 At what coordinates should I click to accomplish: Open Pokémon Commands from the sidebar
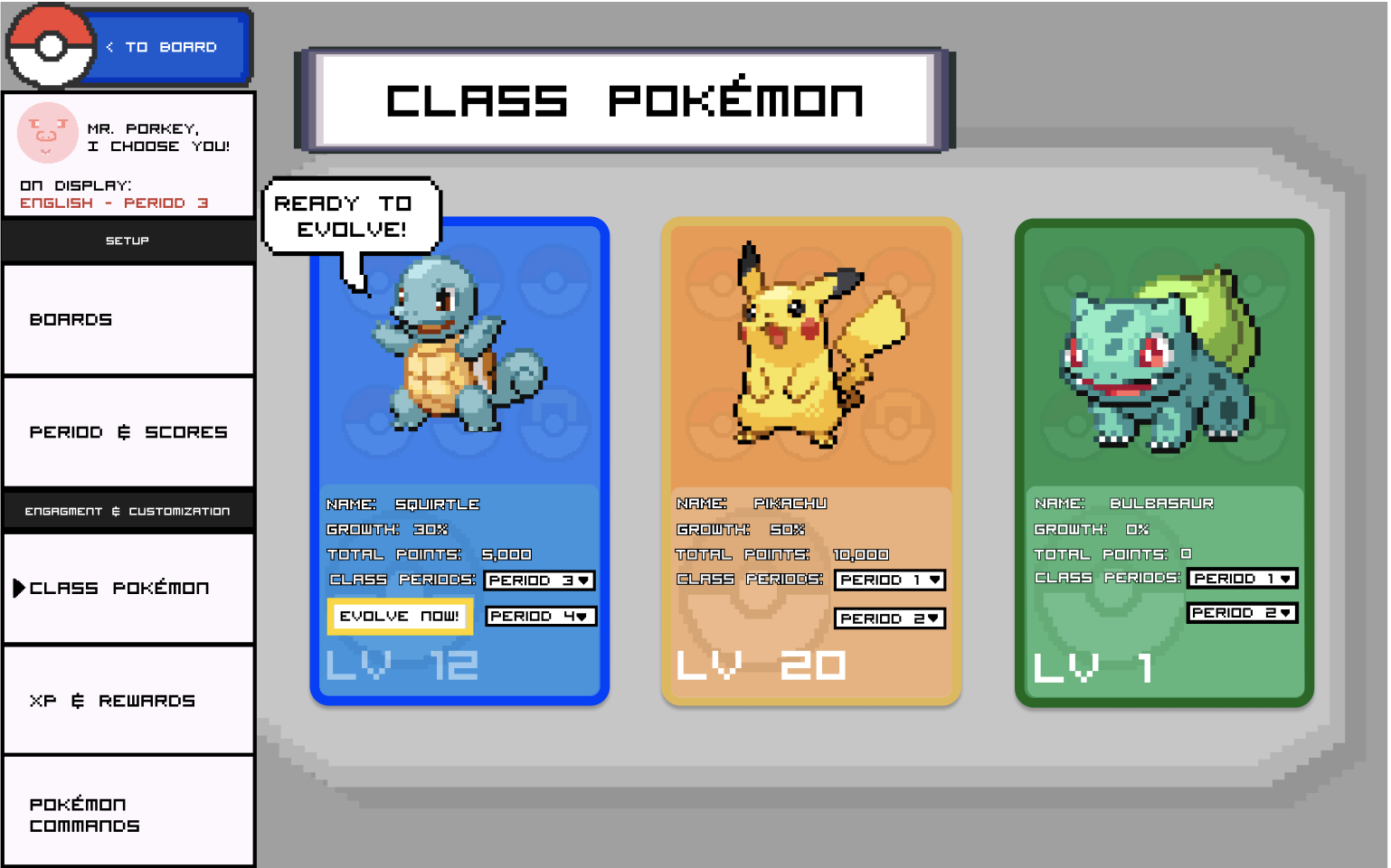point(128,814)
